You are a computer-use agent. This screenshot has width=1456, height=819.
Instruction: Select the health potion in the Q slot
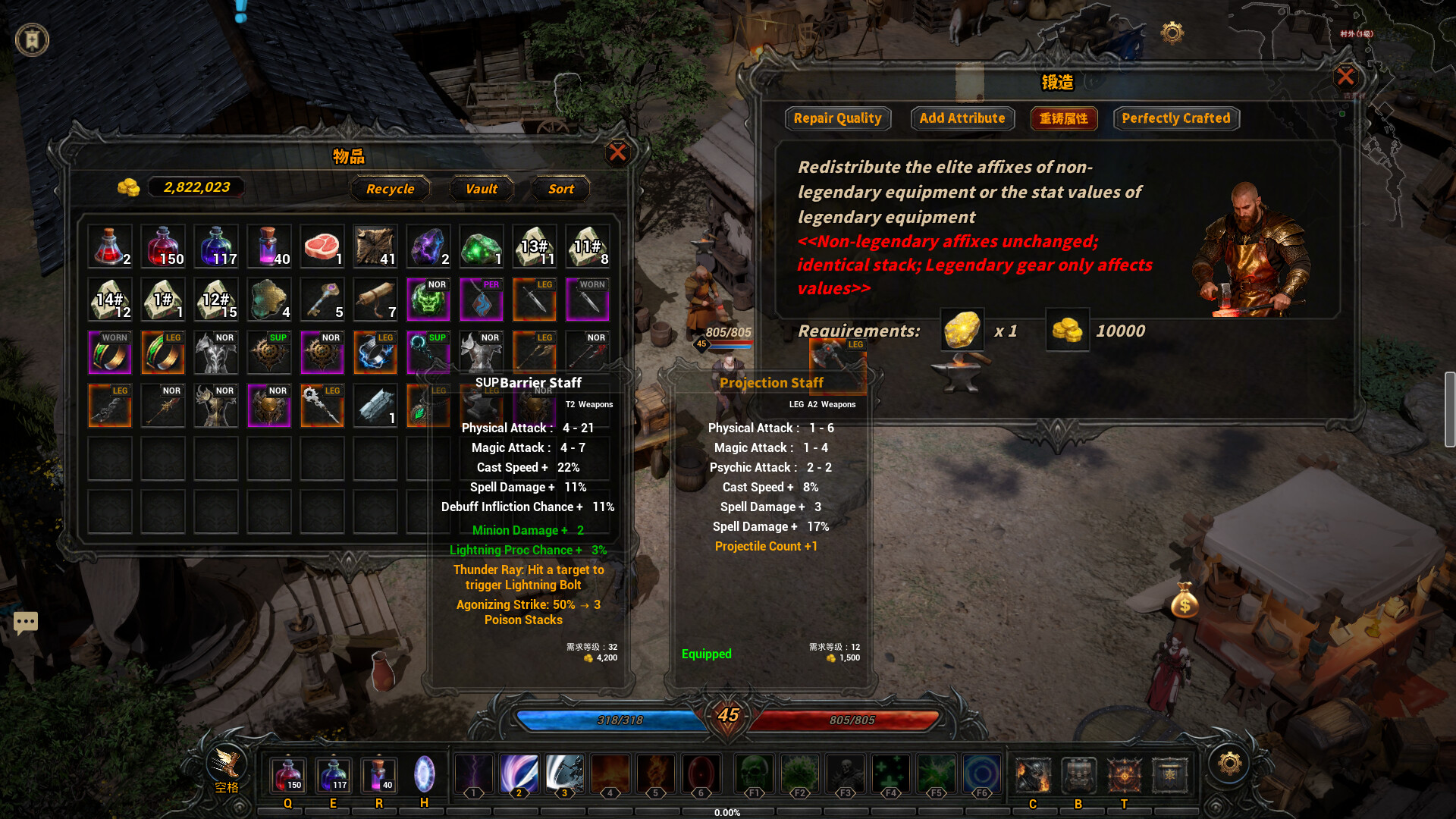(287, 775)
